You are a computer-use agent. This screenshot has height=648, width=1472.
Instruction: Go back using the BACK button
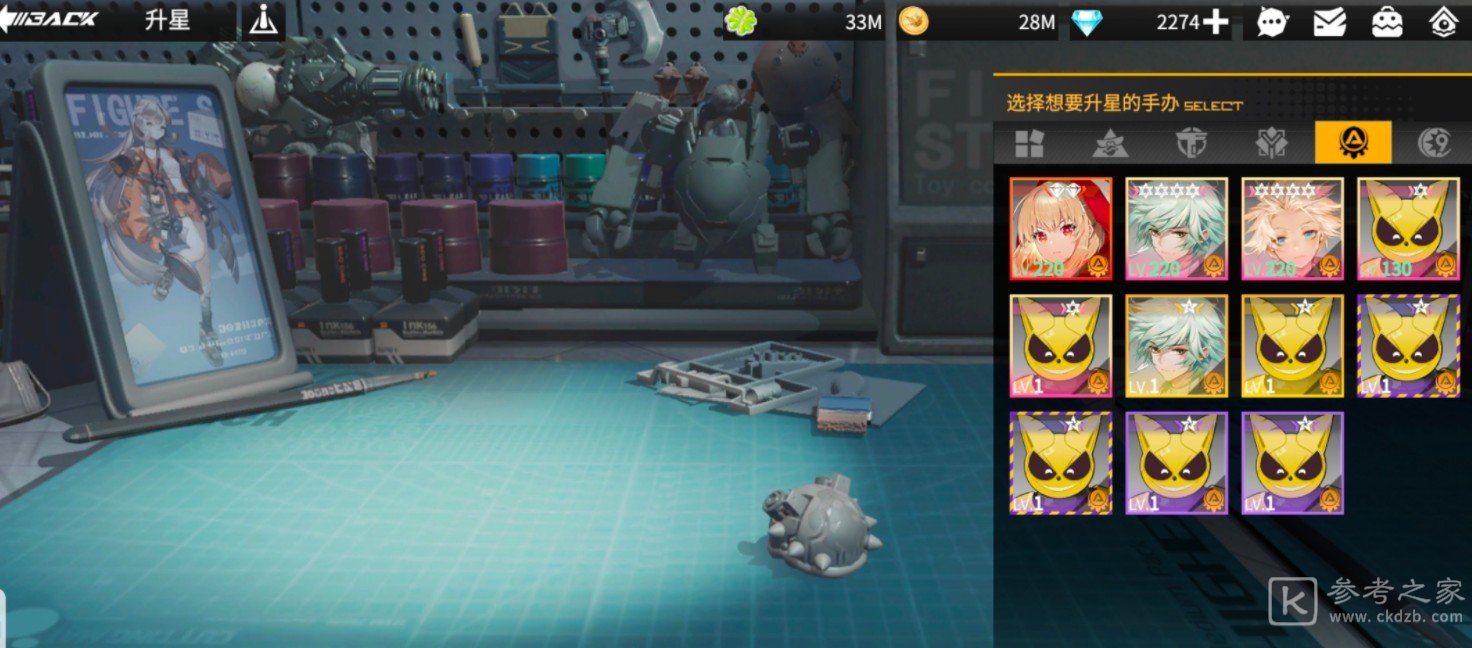point(50,19)
